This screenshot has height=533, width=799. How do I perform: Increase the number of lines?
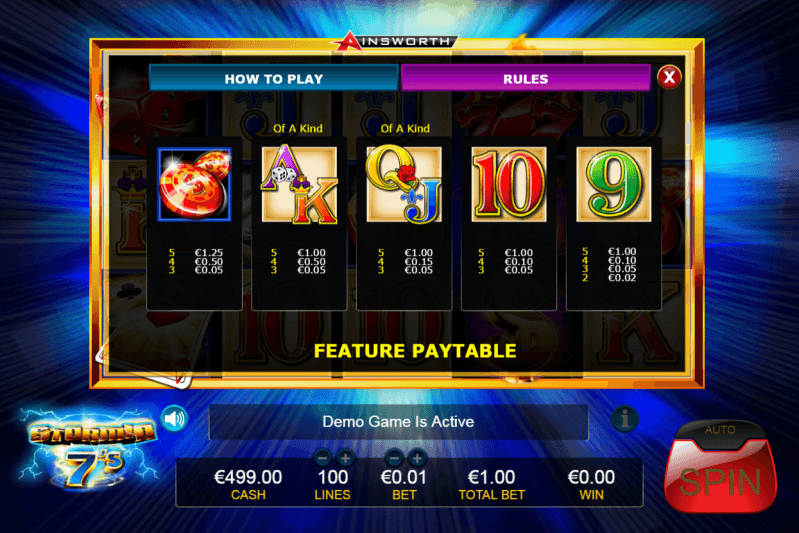(x=346, y=458)
